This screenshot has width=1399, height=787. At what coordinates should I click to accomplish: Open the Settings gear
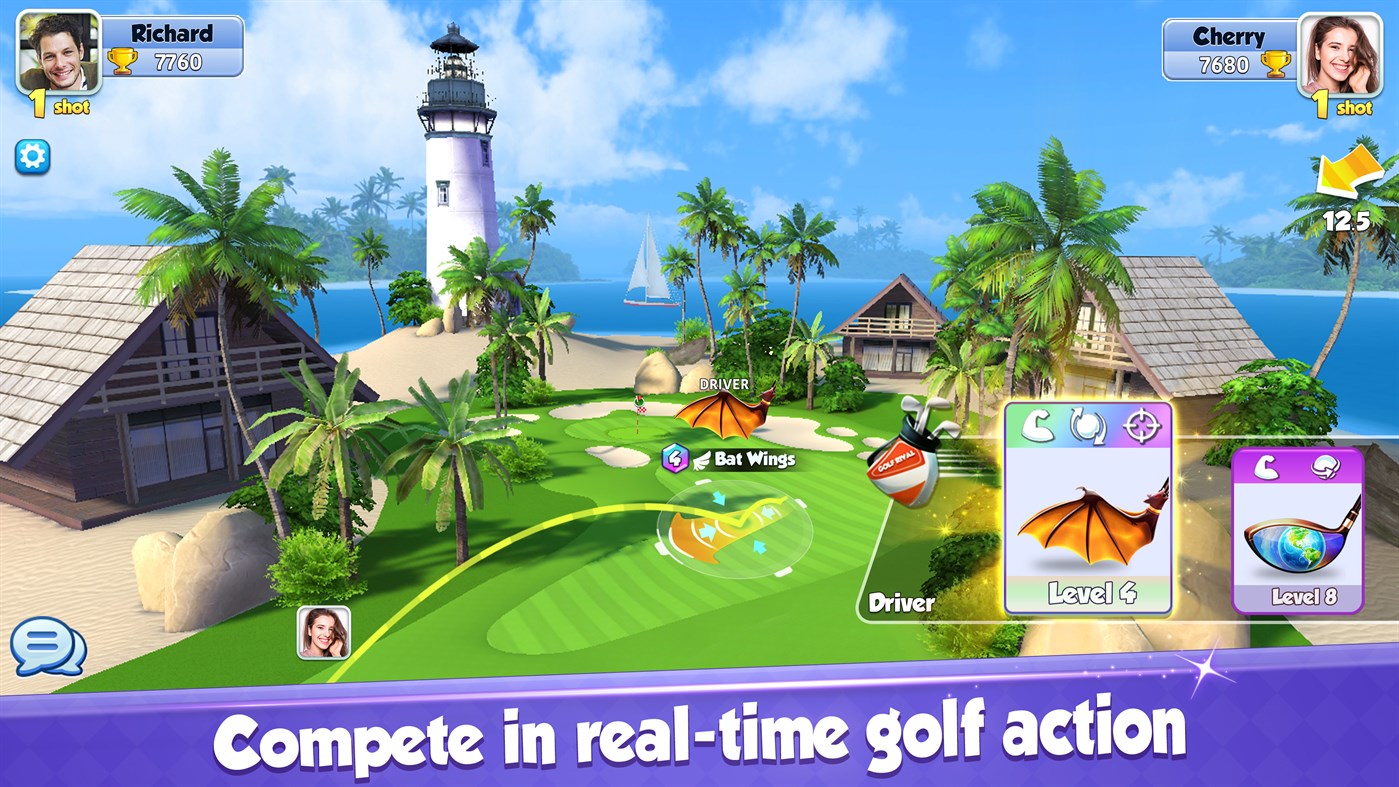tap(32, 157)
